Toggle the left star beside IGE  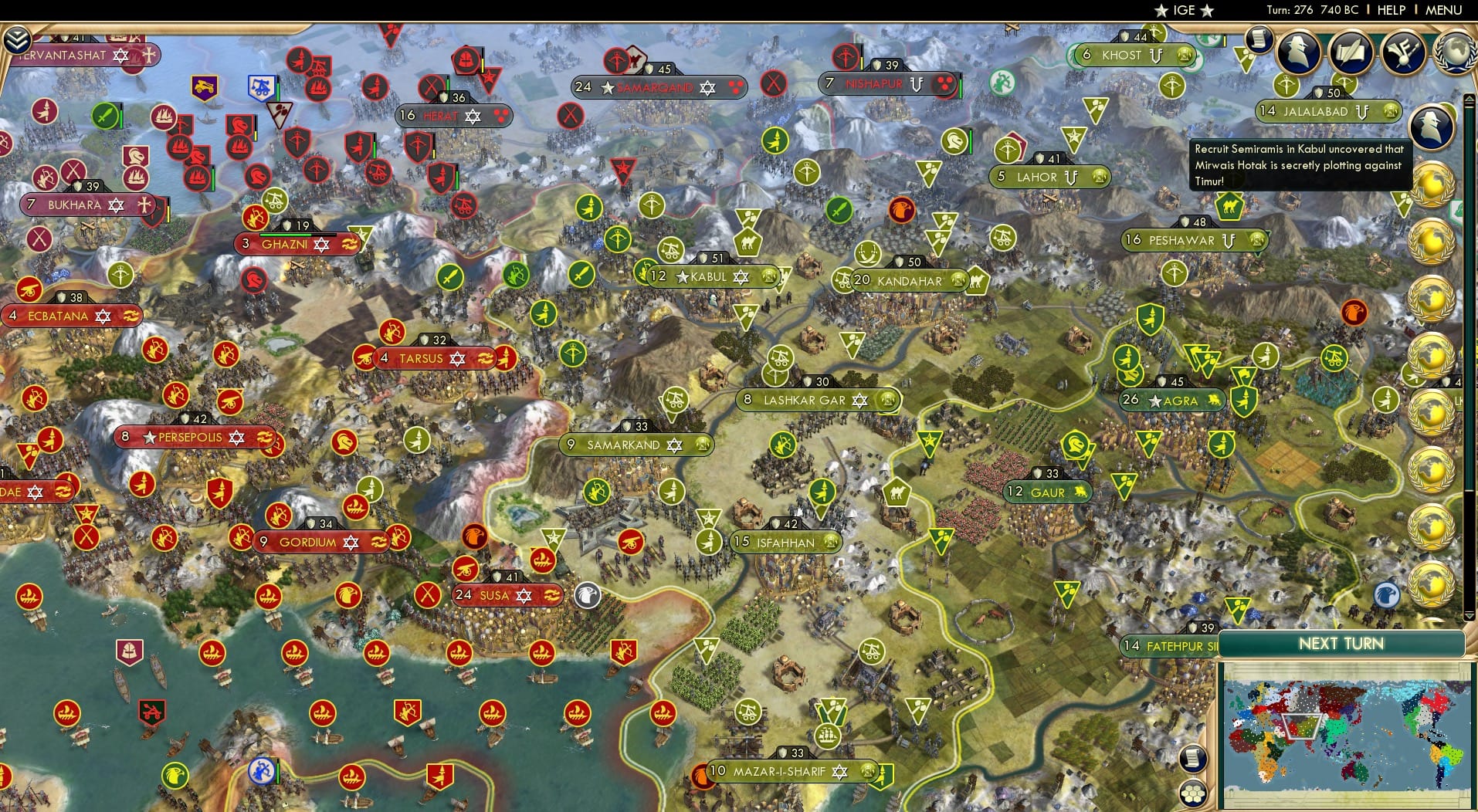pyautogui.click(x=1161, y=11)
